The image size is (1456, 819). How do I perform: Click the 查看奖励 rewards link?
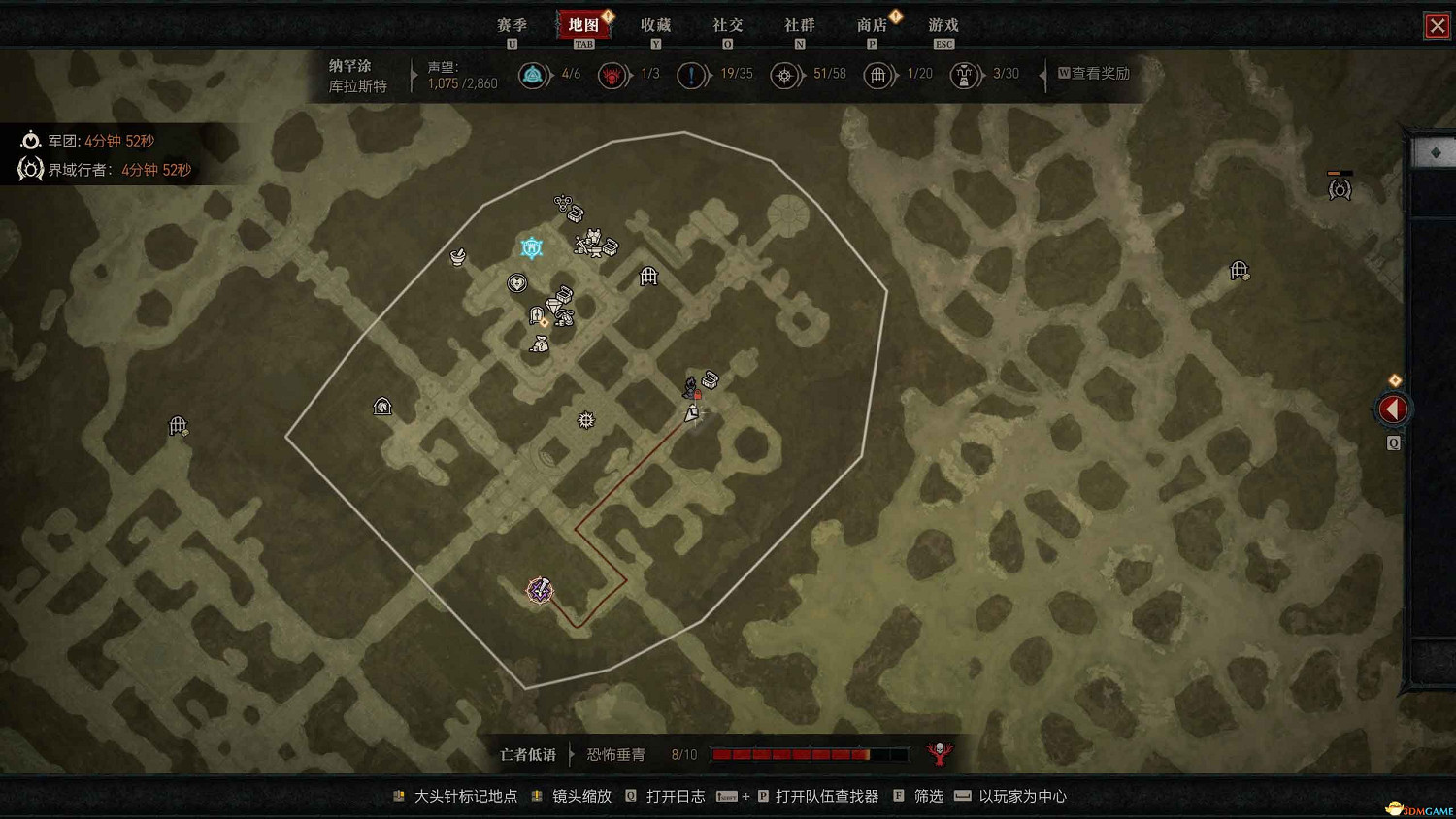coord(1102,73)
